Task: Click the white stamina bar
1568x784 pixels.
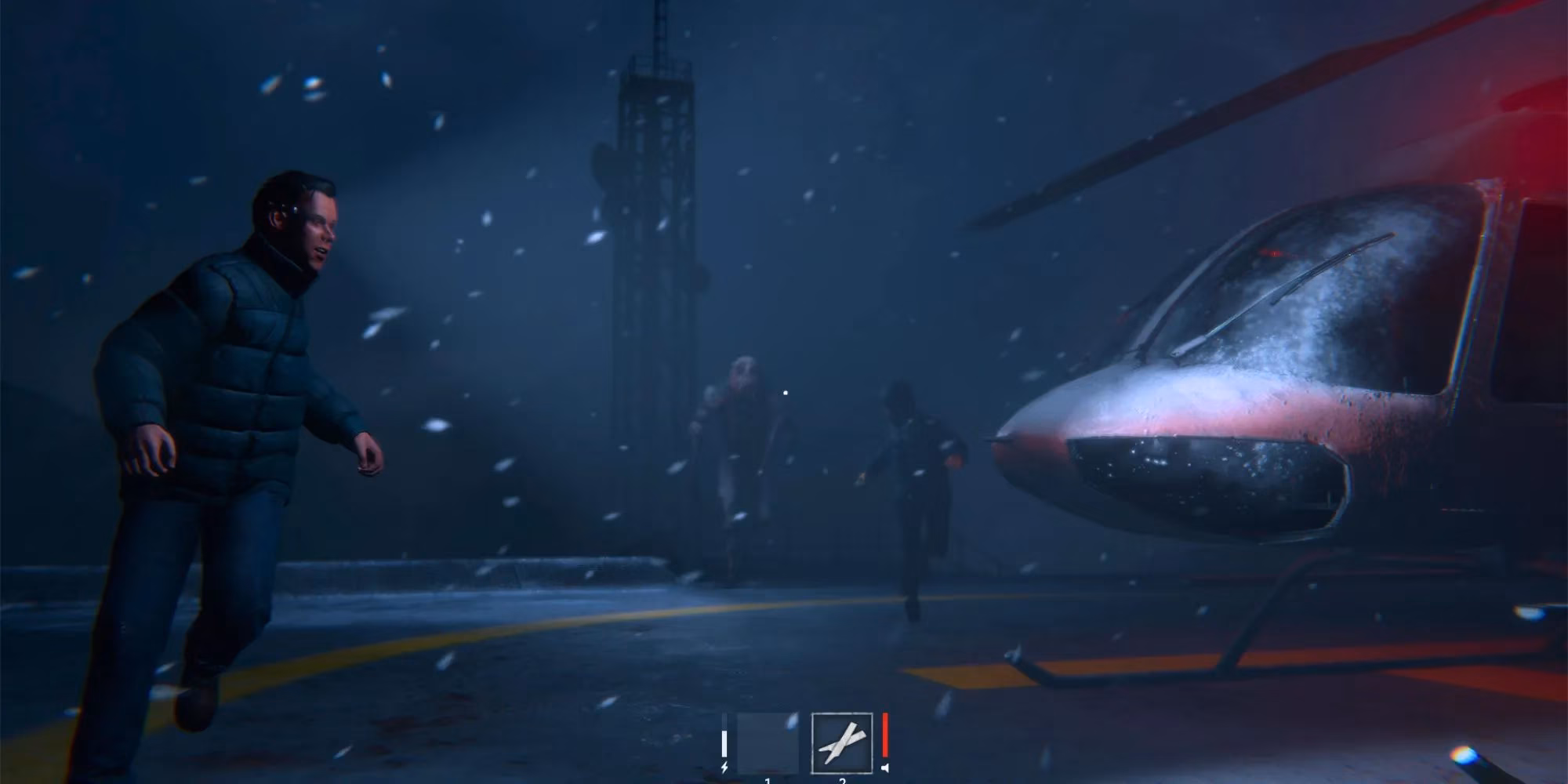Action: coord(724,743)
